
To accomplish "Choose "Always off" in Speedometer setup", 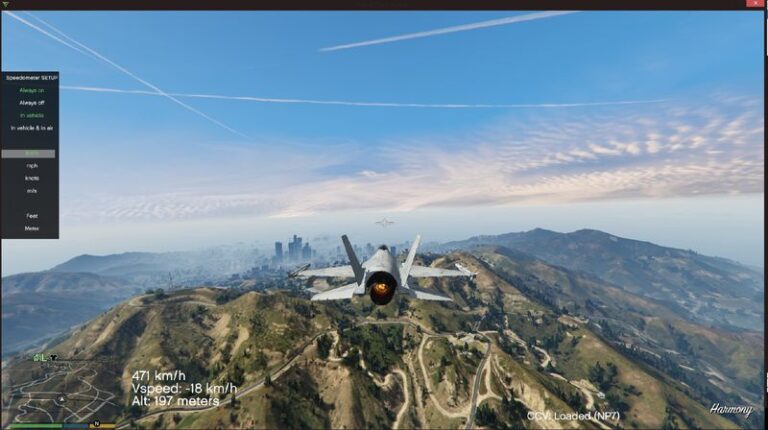I will click(32, 102).
